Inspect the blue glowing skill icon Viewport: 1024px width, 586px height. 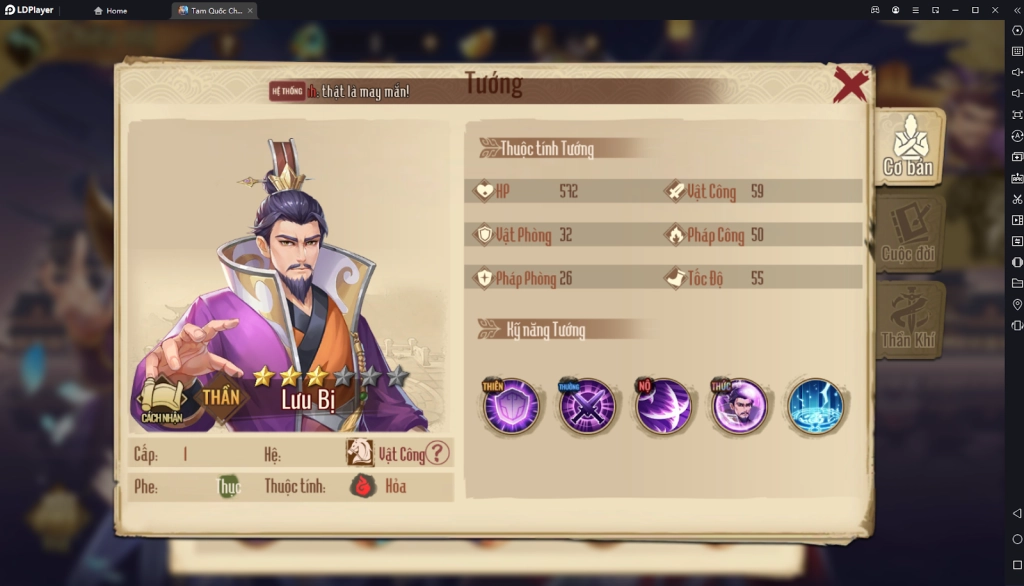pos(815,406)
